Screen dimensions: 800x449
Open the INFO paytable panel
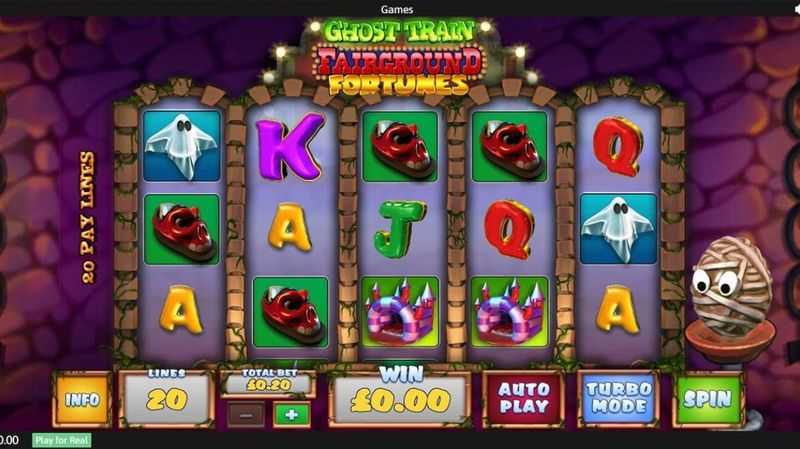click(83, 399)
